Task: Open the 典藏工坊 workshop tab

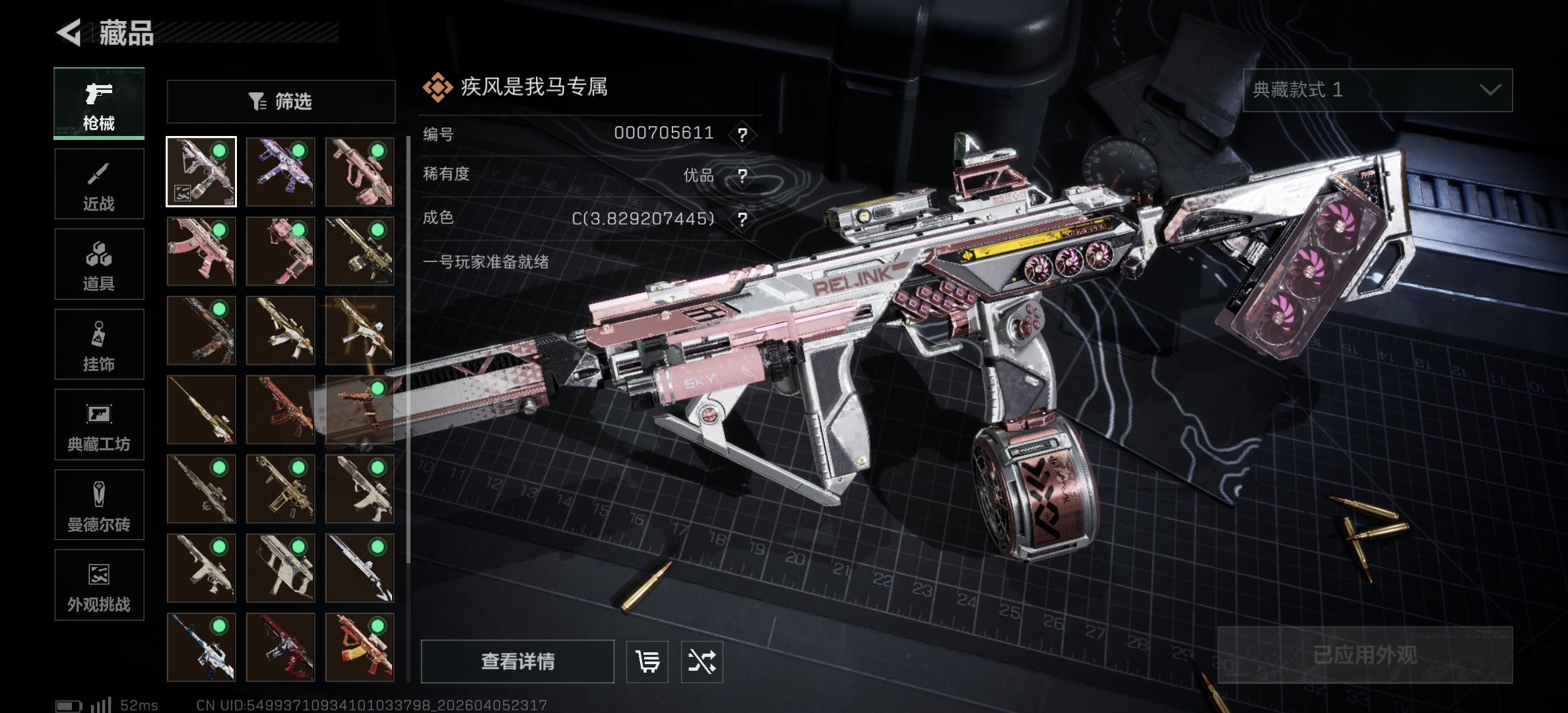Action: [x=99, y=424]
